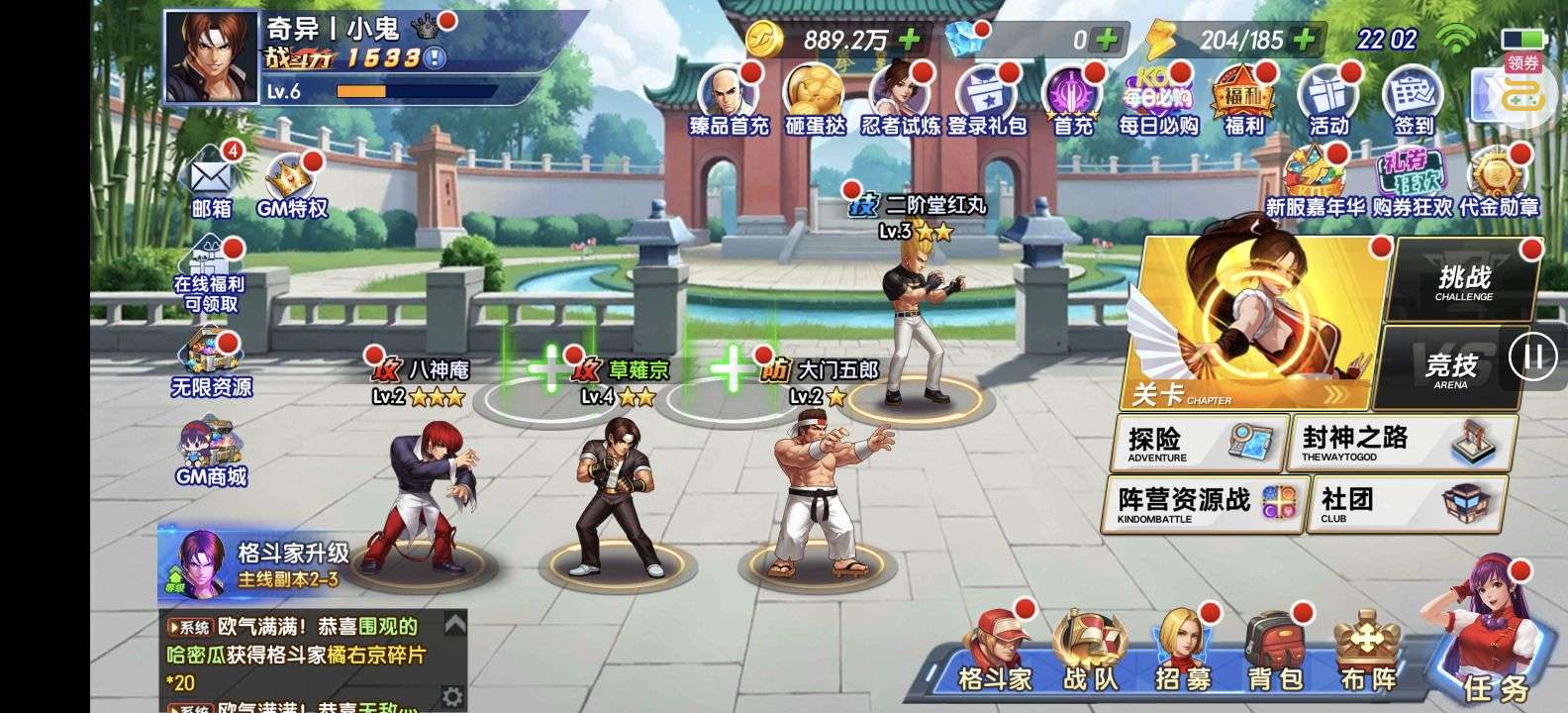Image resolution: width=1568 pixels, height=713 pixels.
Task: Enter the 竞技 Arena
Action: pos(1450,368)
